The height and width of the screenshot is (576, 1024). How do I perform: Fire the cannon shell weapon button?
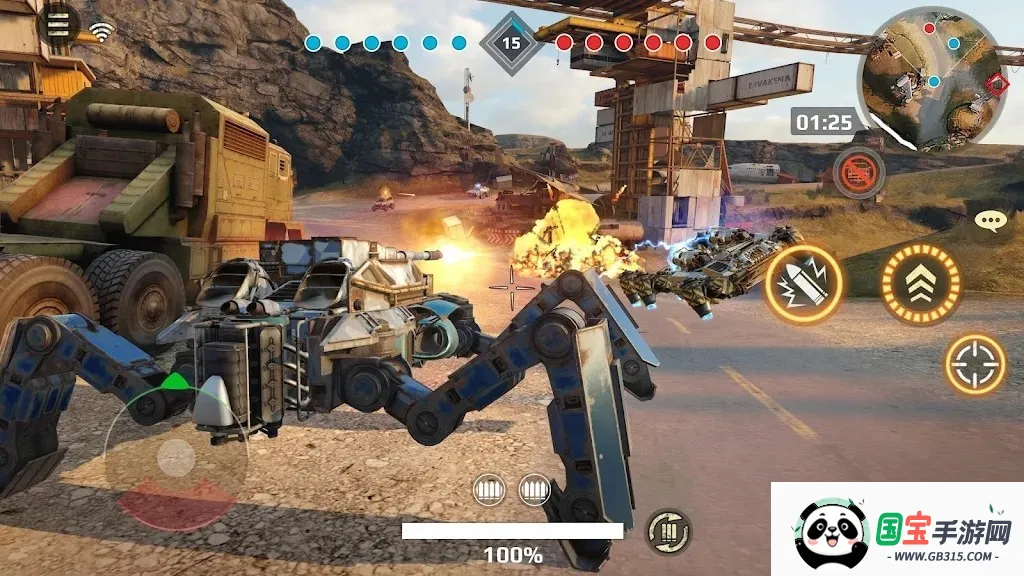click(804, 285)
